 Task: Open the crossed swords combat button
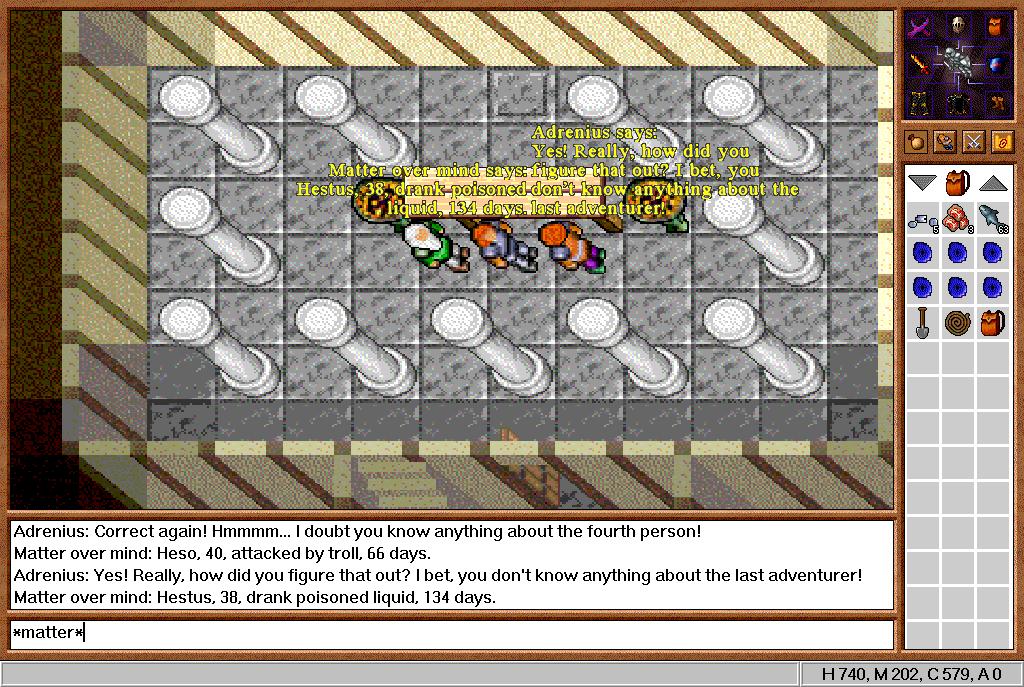coord(973,142)
